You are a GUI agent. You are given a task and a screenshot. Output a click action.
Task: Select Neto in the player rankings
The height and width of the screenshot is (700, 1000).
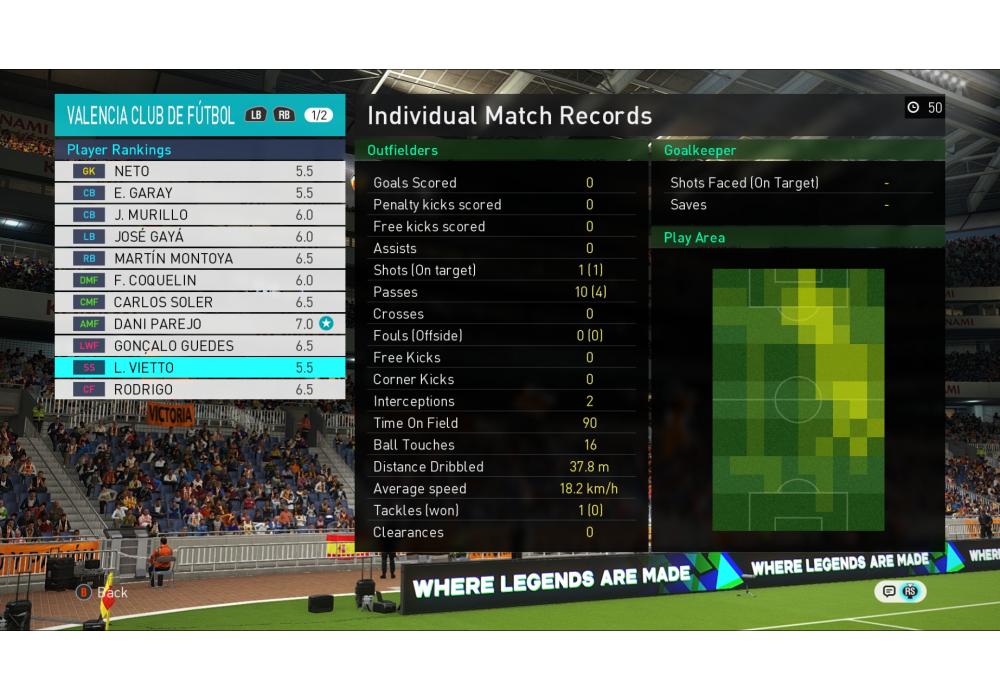[200, 171]
